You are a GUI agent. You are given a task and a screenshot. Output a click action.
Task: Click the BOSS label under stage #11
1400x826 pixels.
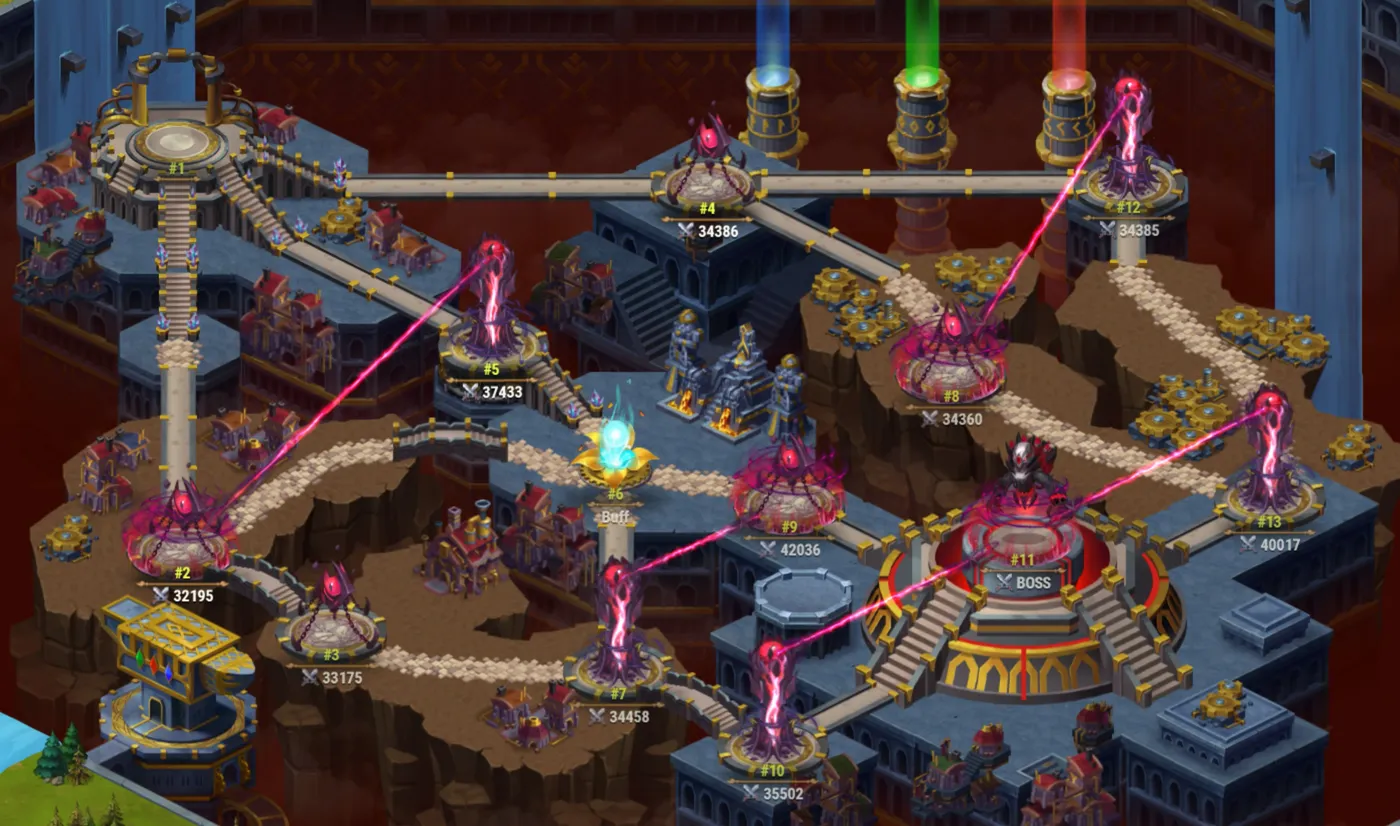(1026, 580)
